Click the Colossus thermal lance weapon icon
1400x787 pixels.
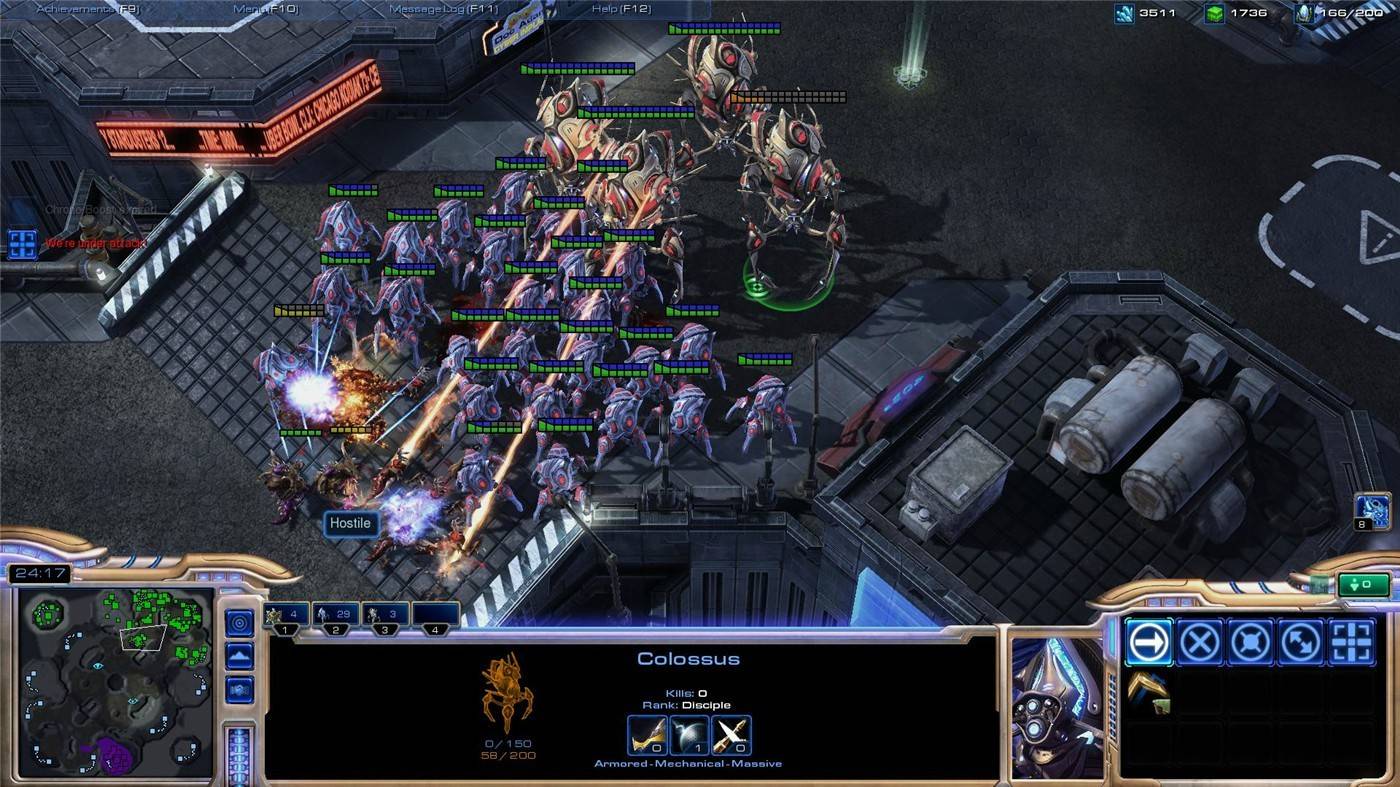coord(648,733)
